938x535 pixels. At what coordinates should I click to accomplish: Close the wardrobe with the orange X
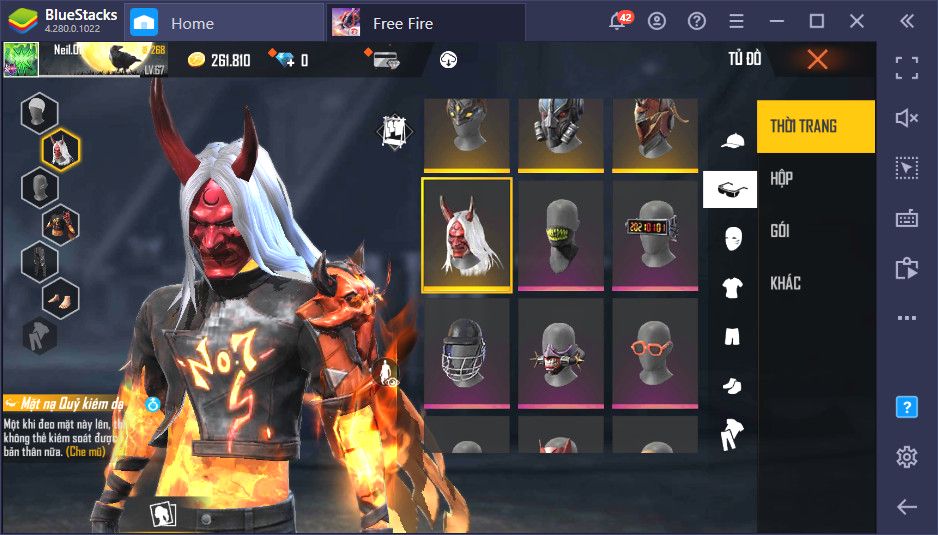click(817, 60)
